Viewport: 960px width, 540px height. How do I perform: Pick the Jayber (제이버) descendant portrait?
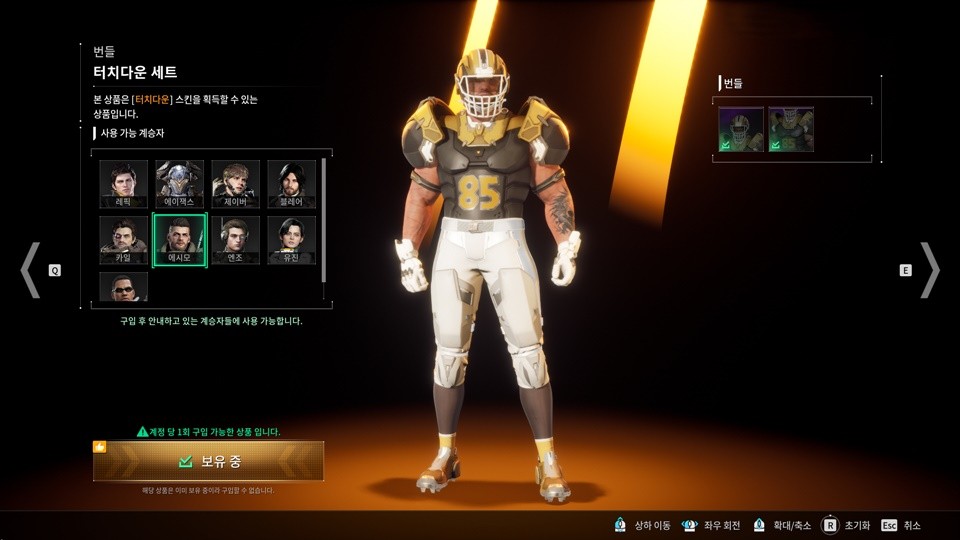pyautogui.click(x=235, y=183)
